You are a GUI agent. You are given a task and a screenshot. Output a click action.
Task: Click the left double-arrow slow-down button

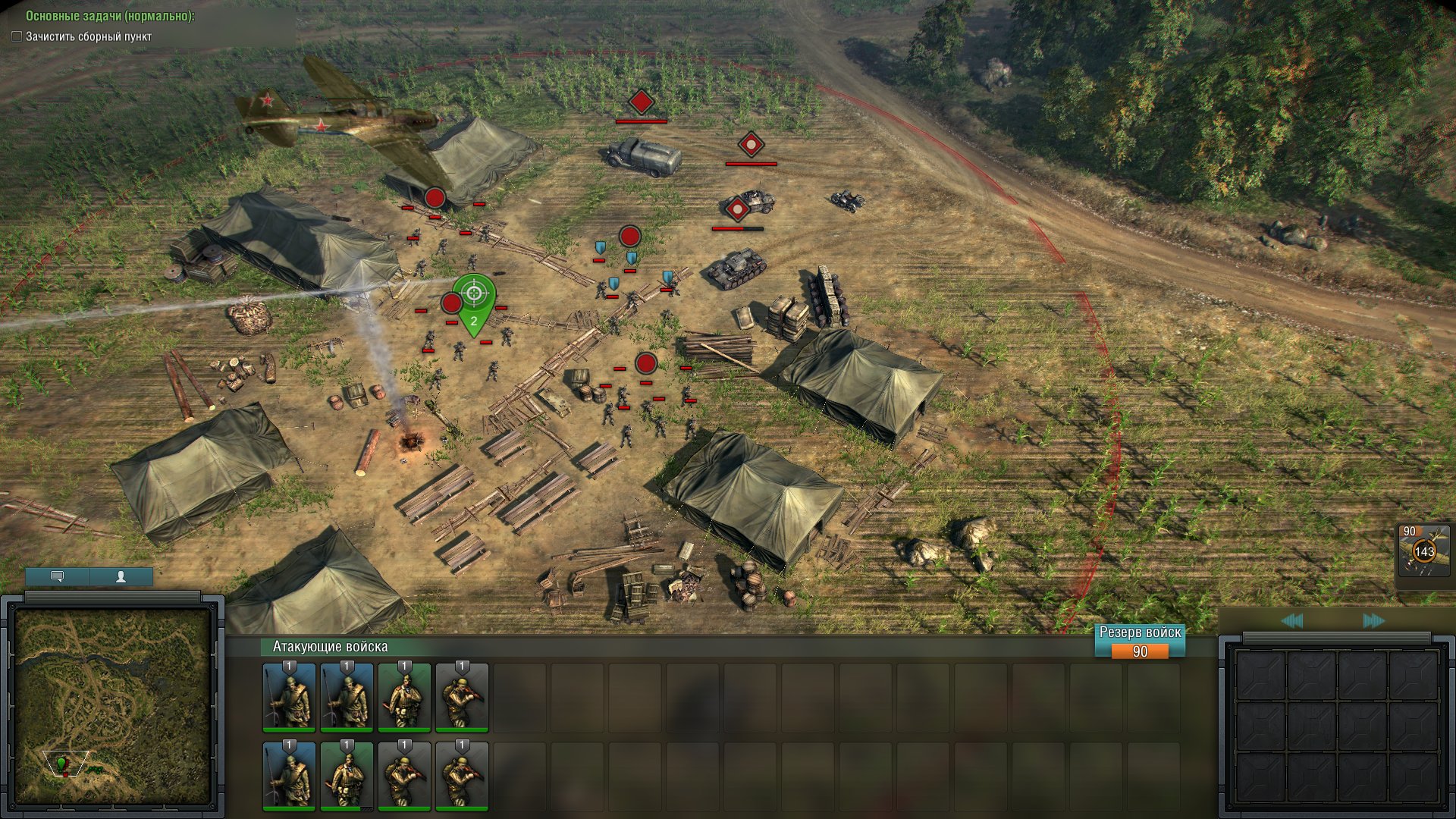[1291, 621]
